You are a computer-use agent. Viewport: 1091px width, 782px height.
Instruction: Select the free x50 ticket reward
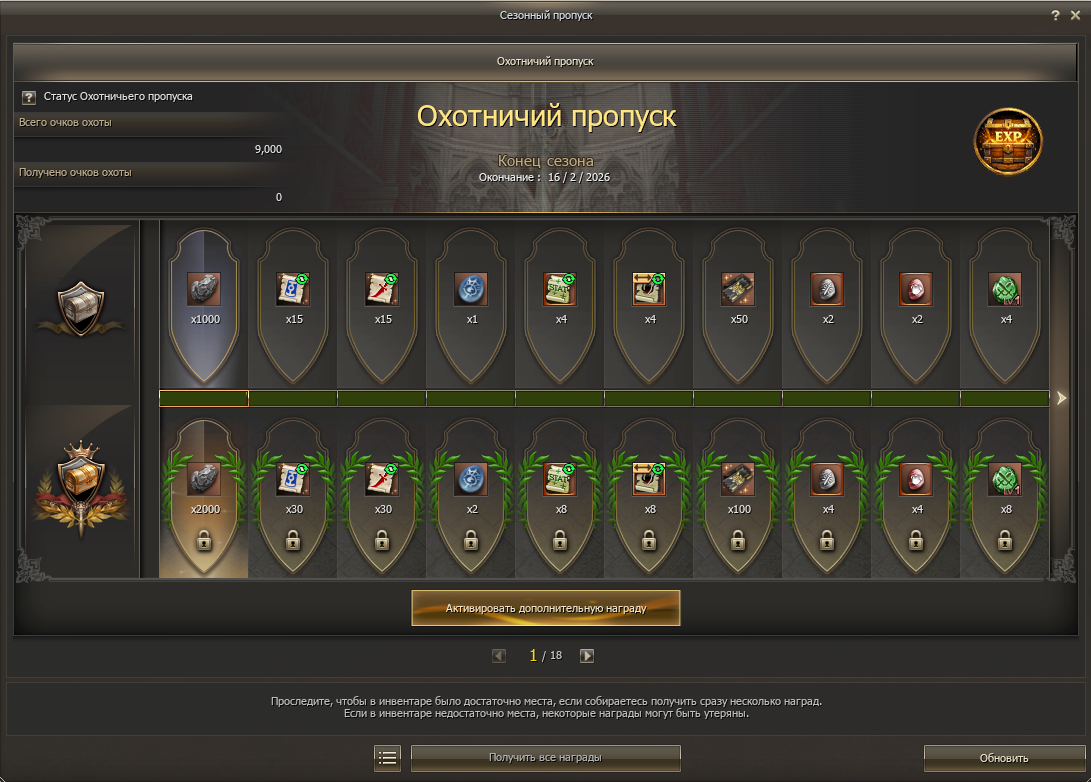coord(738,290)
